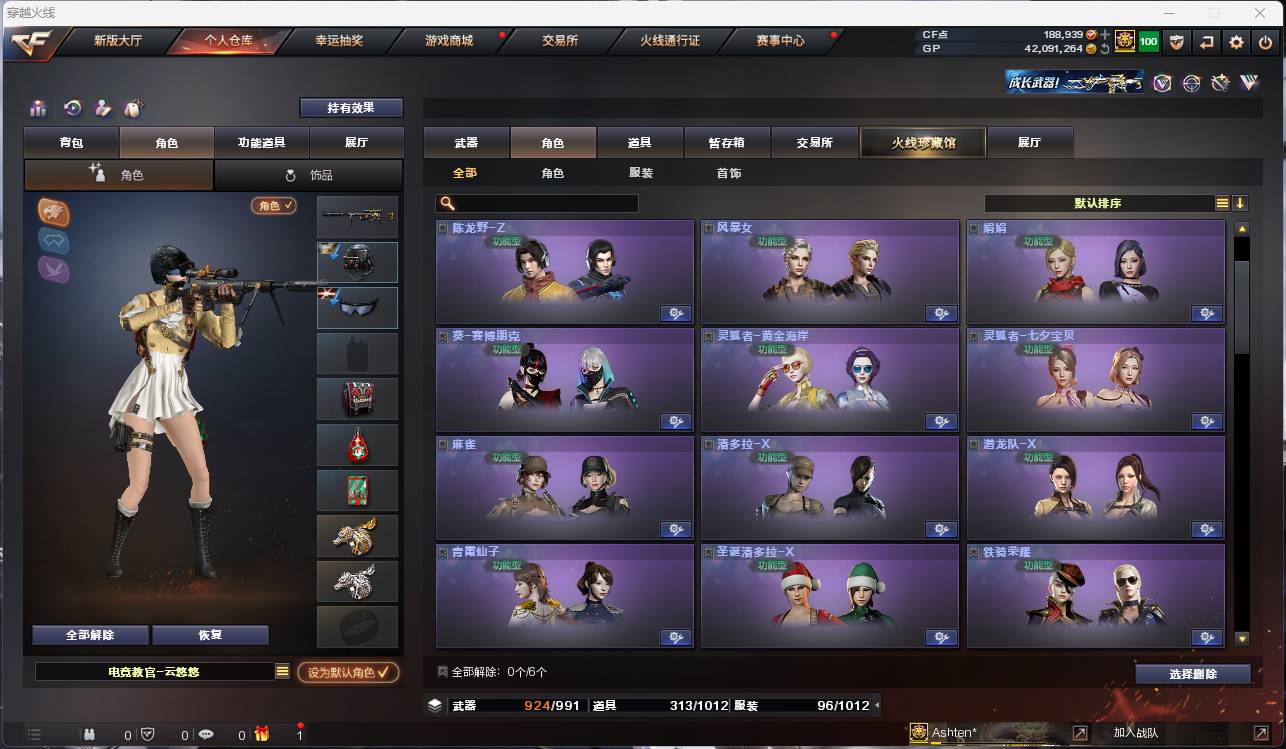
Task: Open game settings via the gear icon top right
Action: click(x=1236, y=42)
